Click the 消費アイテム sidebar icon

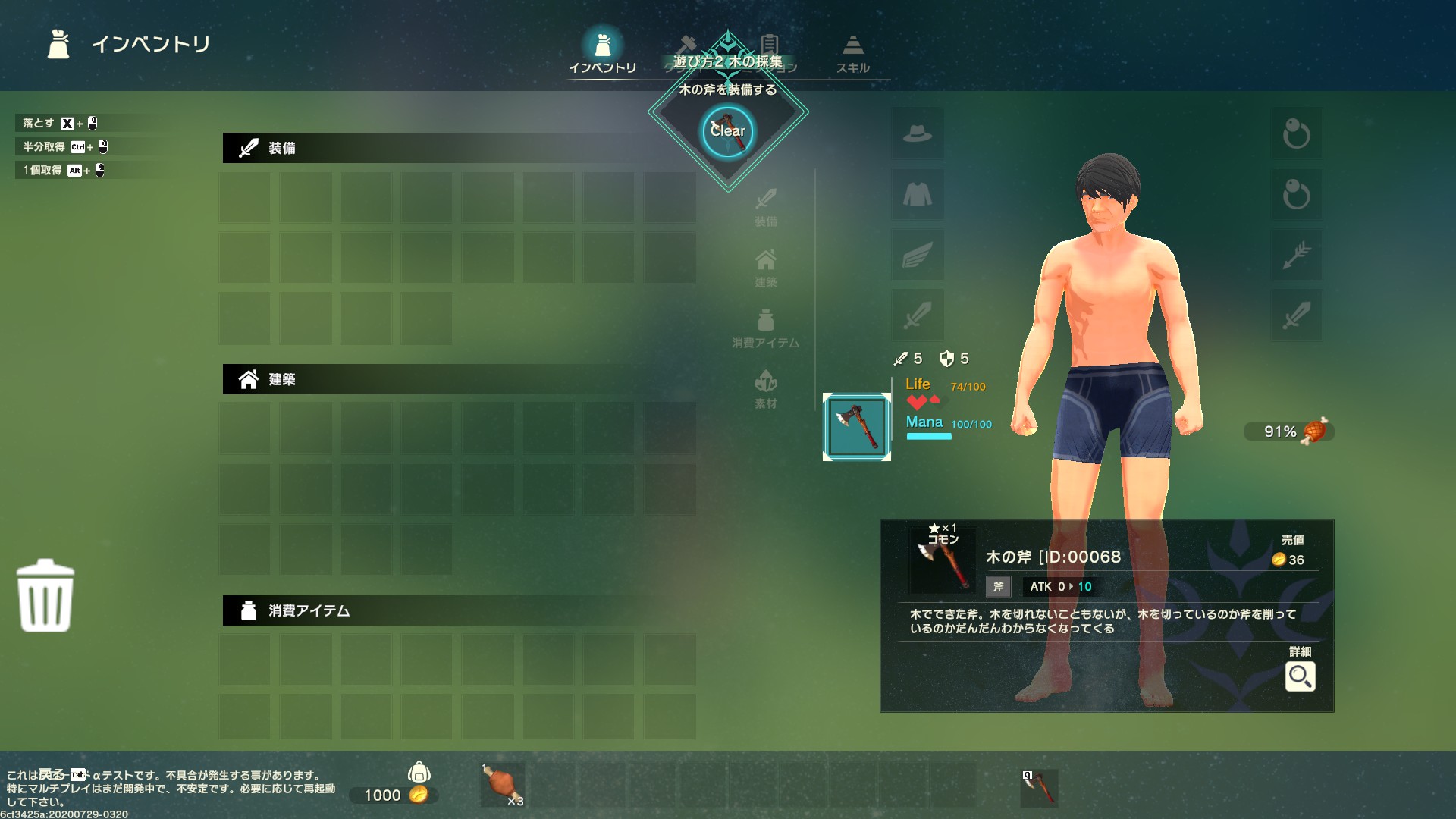click(x=766, y=328)
